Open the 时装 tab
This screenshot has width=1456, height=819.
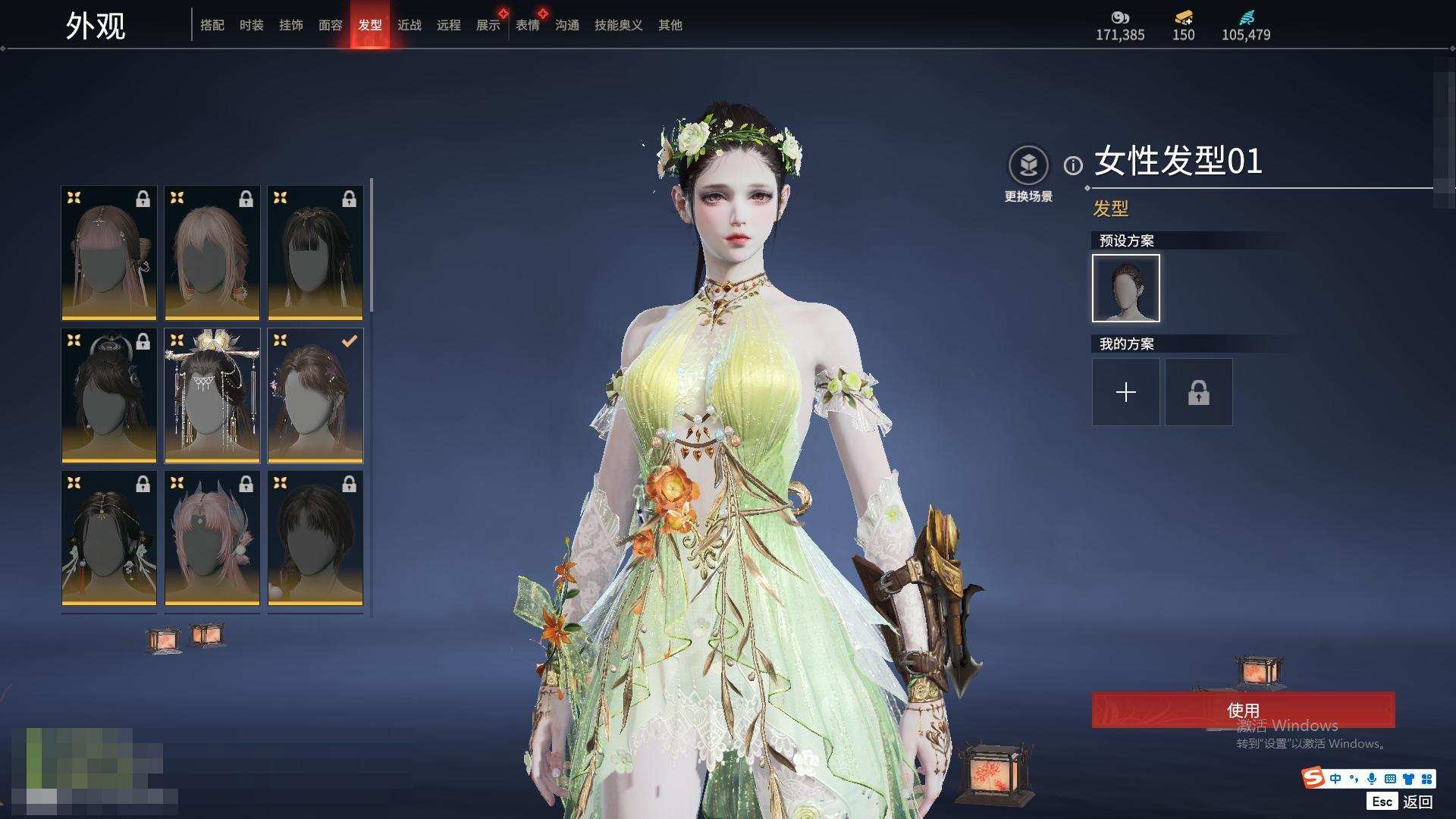[x=251, y=25]
